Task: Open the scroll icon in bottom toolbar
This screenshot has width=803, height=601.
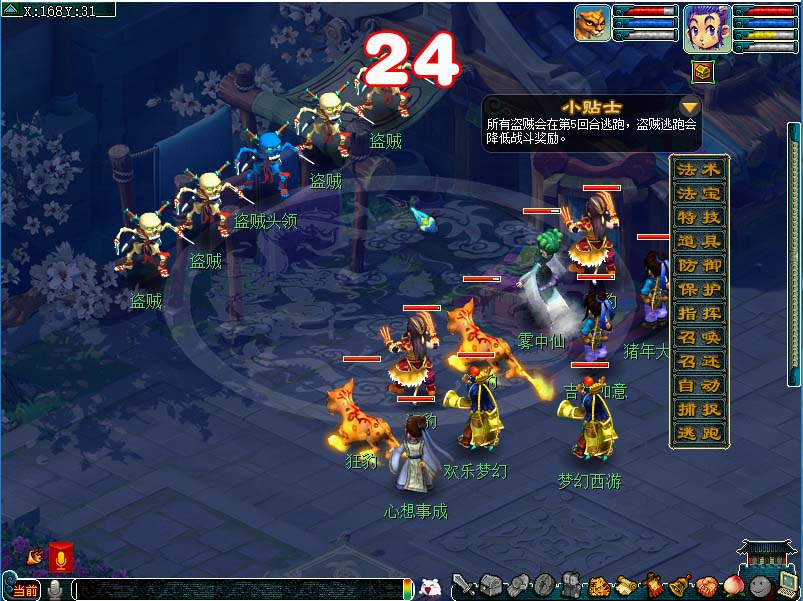Action: pos(626,586)
